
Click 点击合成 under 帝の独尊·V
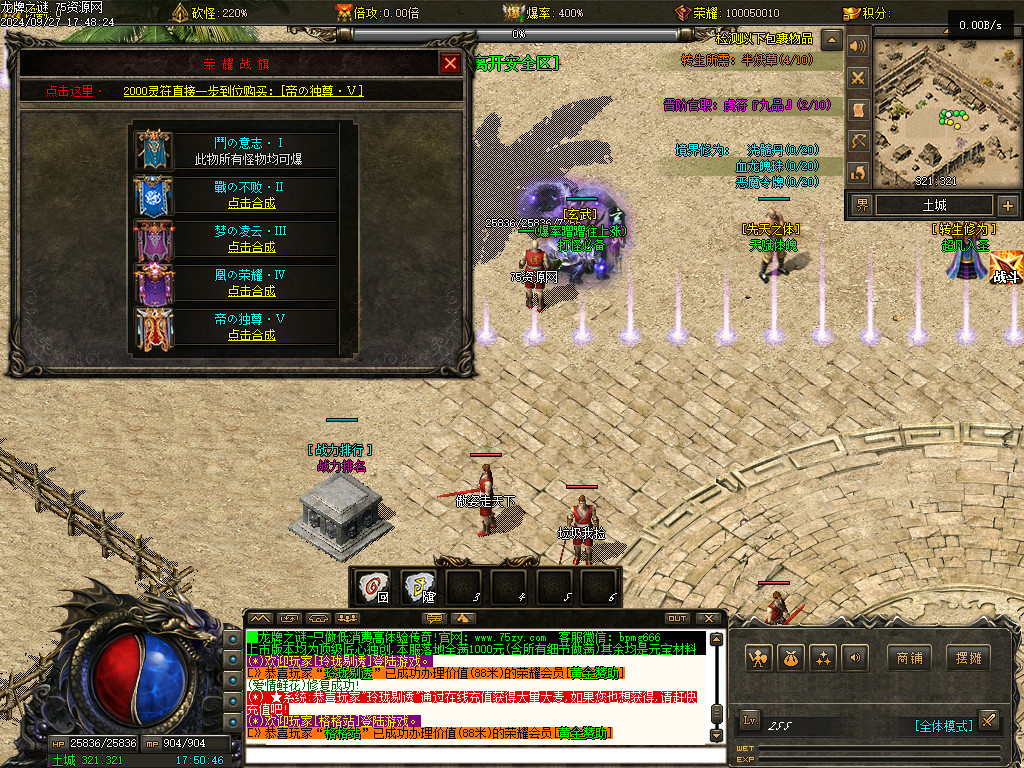click(x=251, y=335)
